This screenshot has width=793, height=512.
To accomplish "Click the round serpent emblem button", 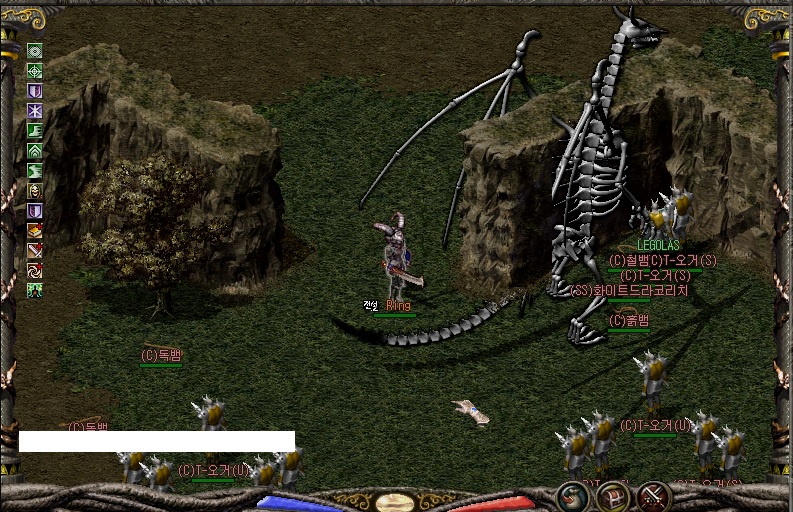I will click(572, 495).
